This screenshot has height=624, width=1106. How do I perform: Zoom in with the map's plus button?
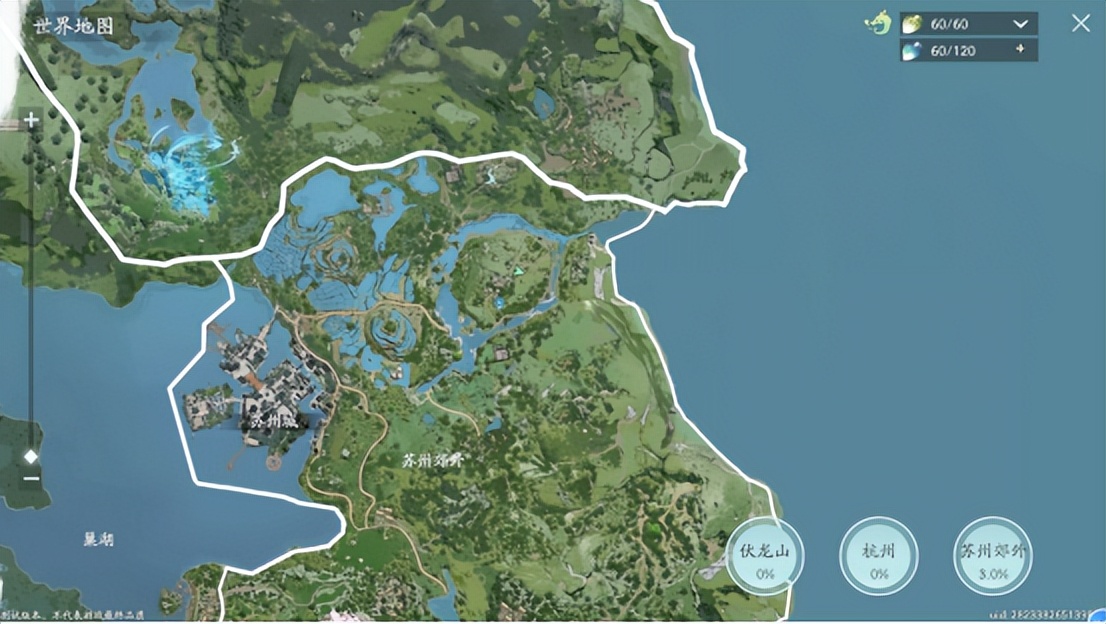[31, 121]
